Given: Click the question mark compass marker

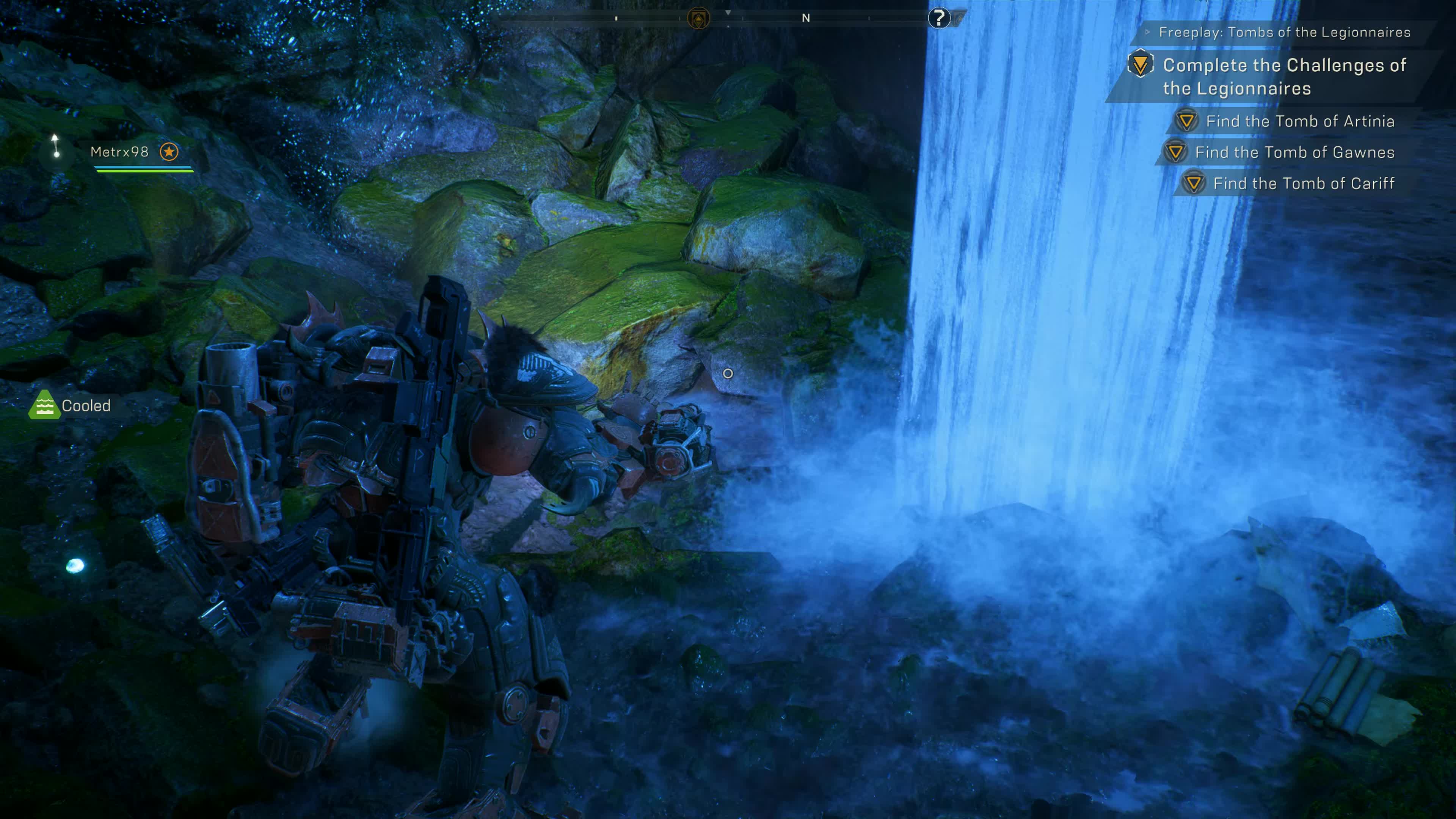Looking at the screenshot, I should [x=939, y=18].
